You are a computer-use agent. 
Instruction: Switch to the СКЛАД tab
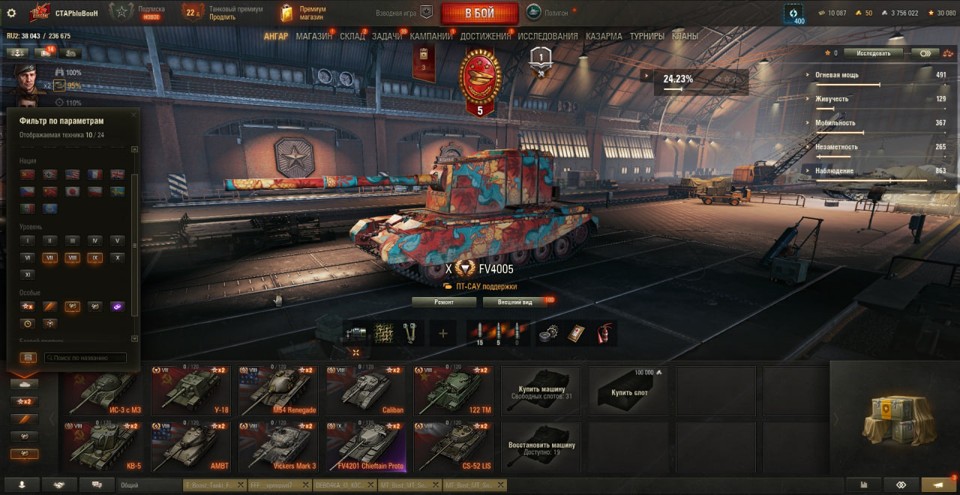(x=352, y=36)
